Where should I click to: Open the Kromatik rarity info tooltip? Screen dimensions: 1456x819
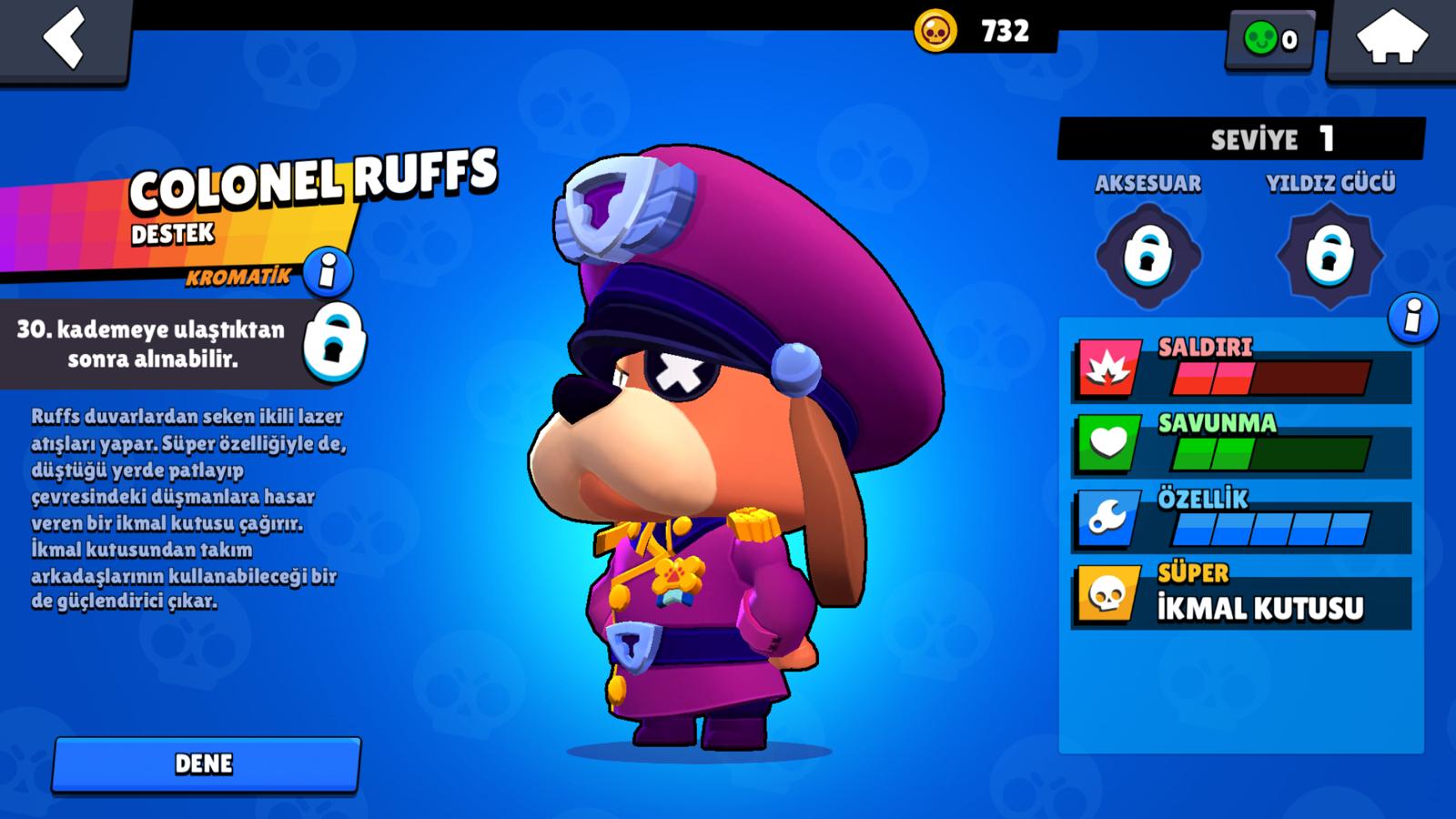(x=328, y=271)
